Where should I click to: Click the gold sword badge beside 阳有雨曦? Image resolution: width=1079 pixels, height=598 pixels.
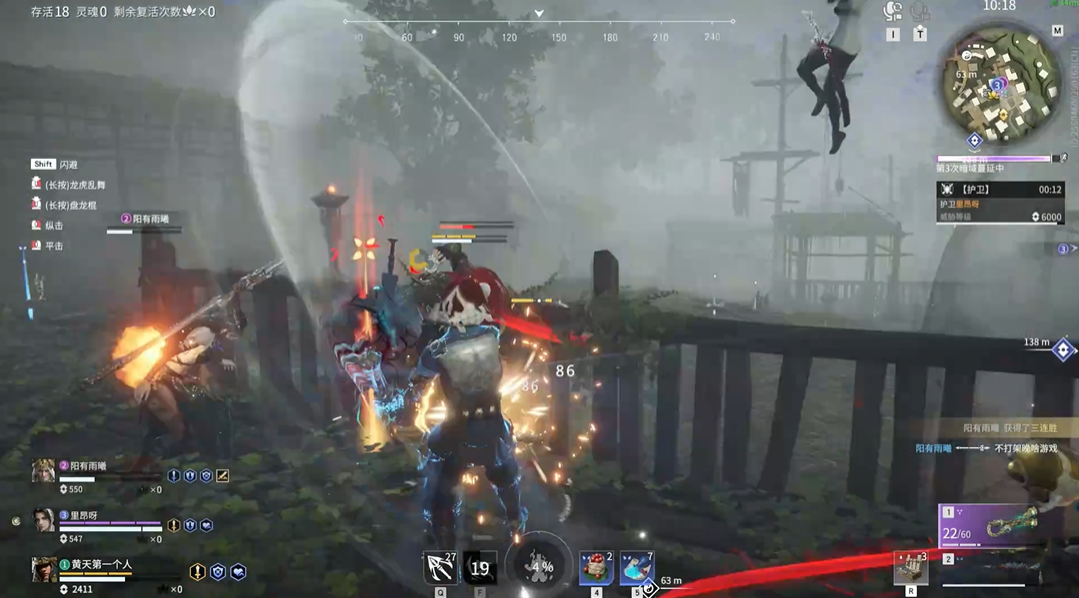point(223,476)
